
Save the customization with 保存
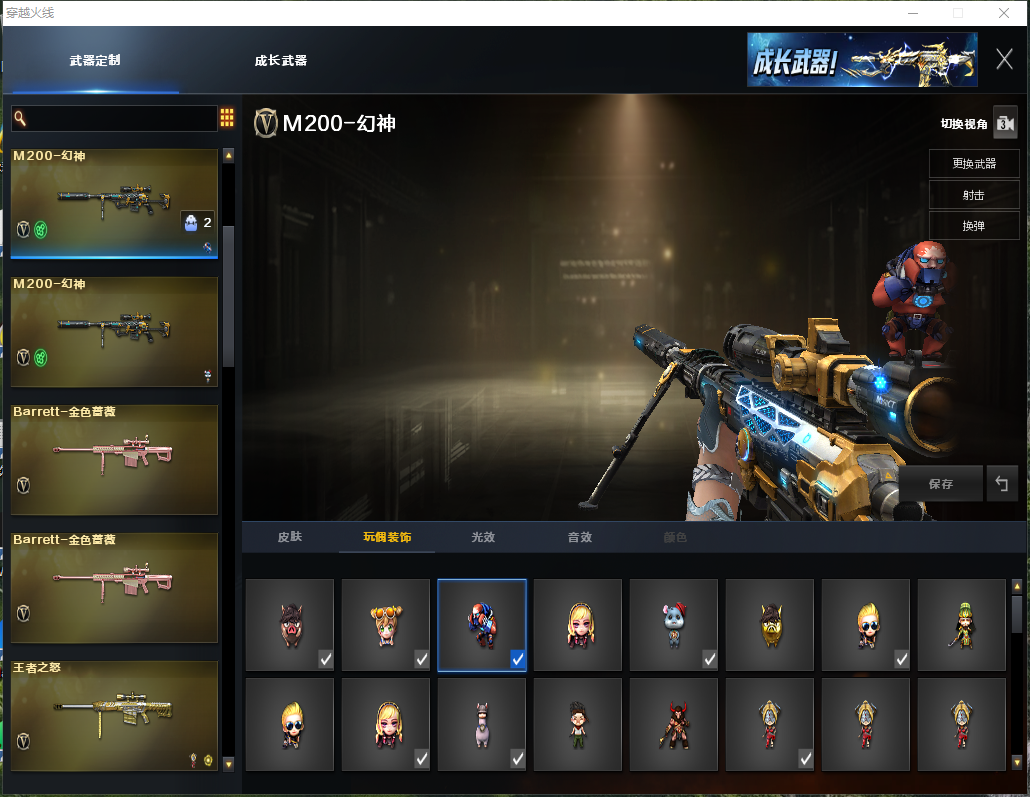940,484
